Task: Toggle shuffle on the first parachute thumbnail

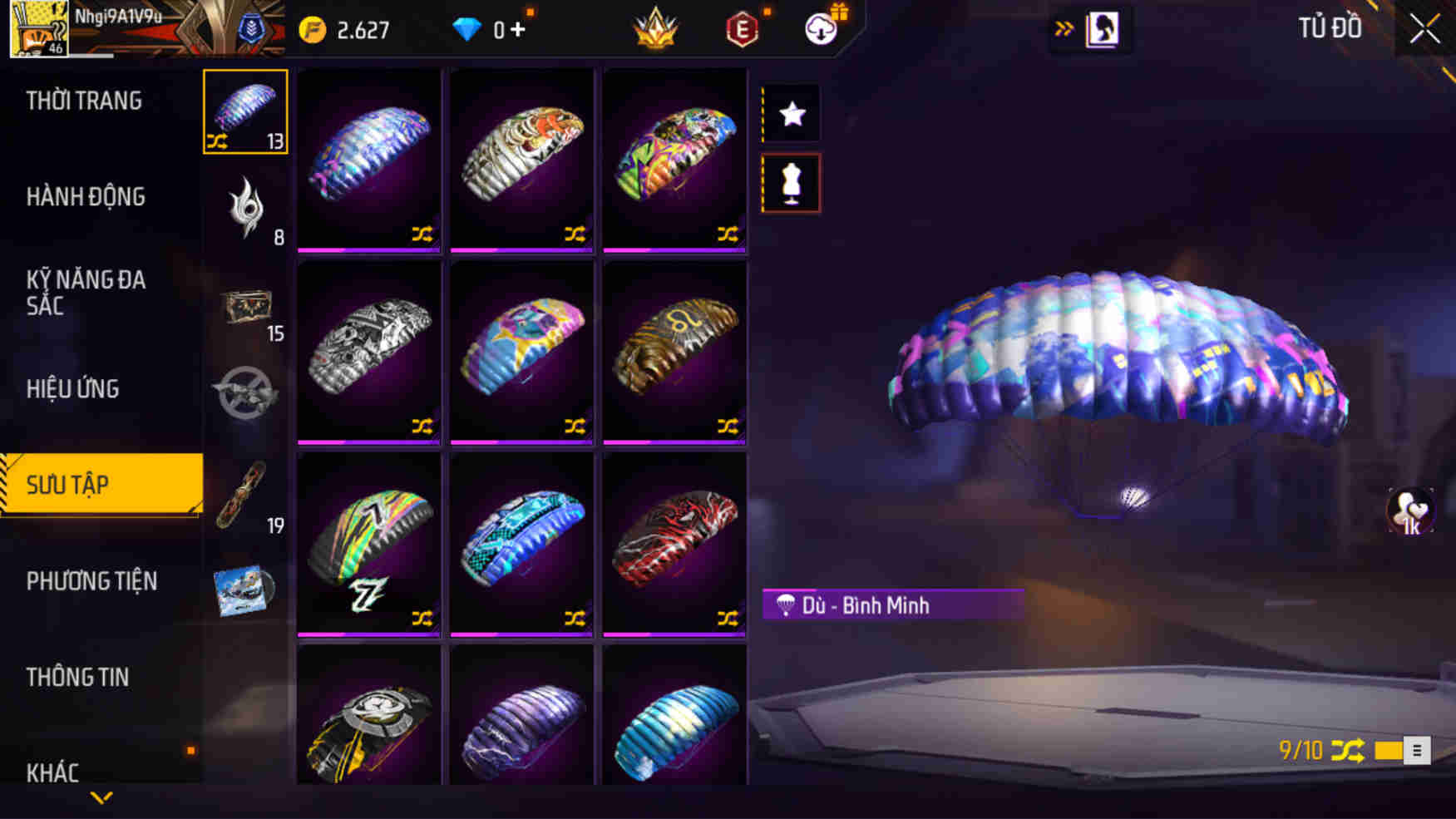Action: coord(421,235)
